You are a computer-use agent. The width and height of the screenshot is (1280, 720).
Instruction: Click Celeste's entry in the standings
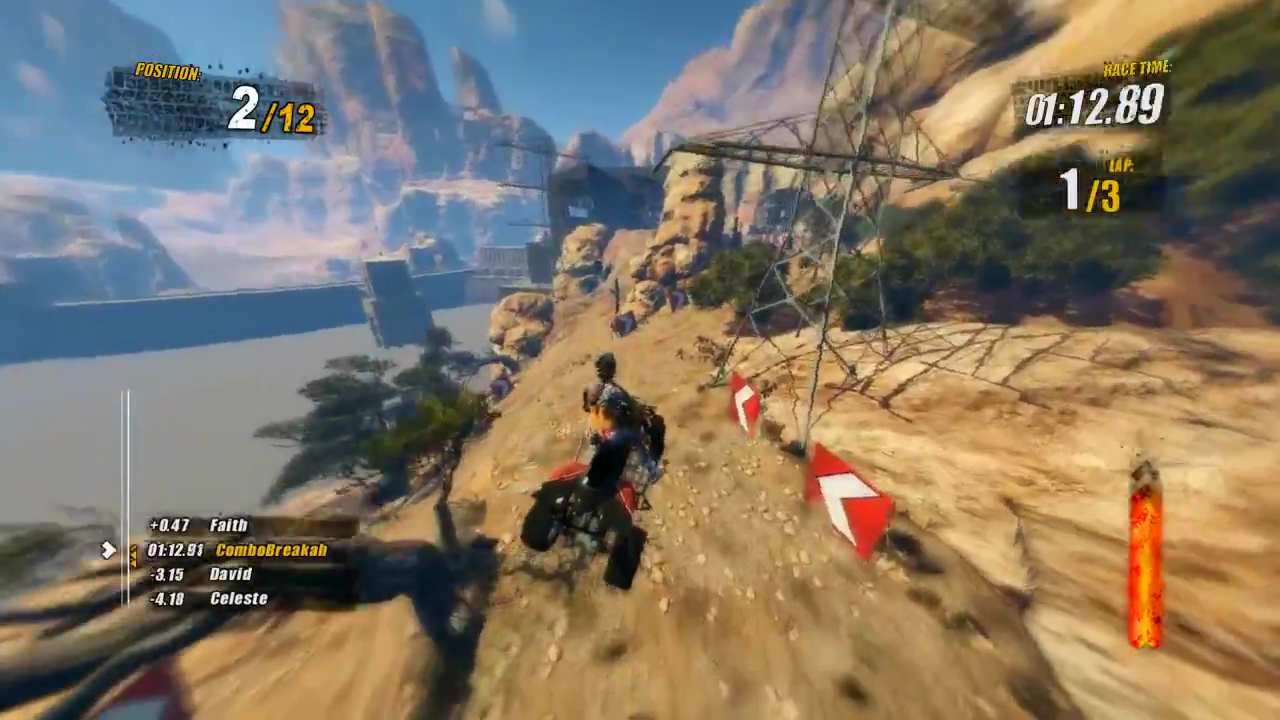(238, 598)
